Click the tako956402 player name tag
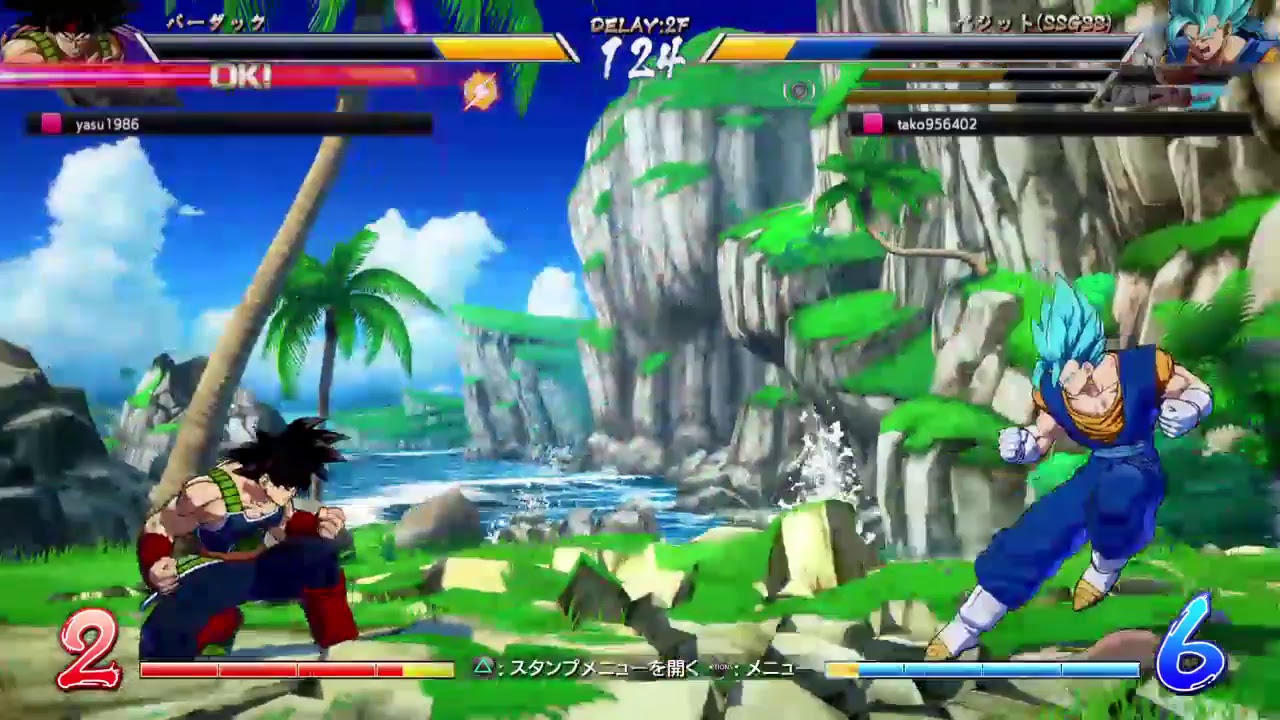The width and height of the screenshot is (1280, 720). tap(938, 125)
